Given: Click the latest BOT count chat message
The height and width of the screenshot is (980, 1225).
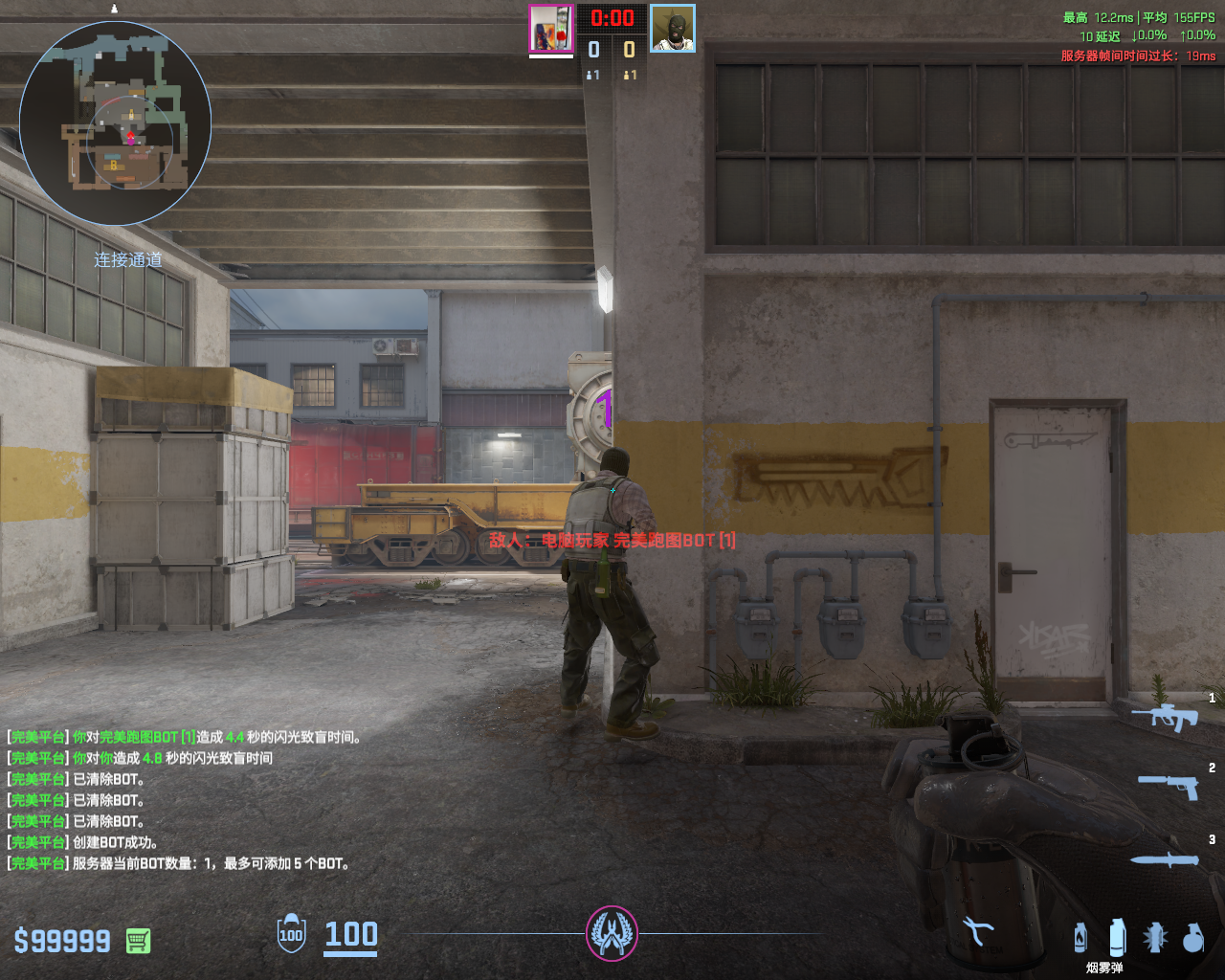Looking at the screenshot, I should tap(179, 863).
